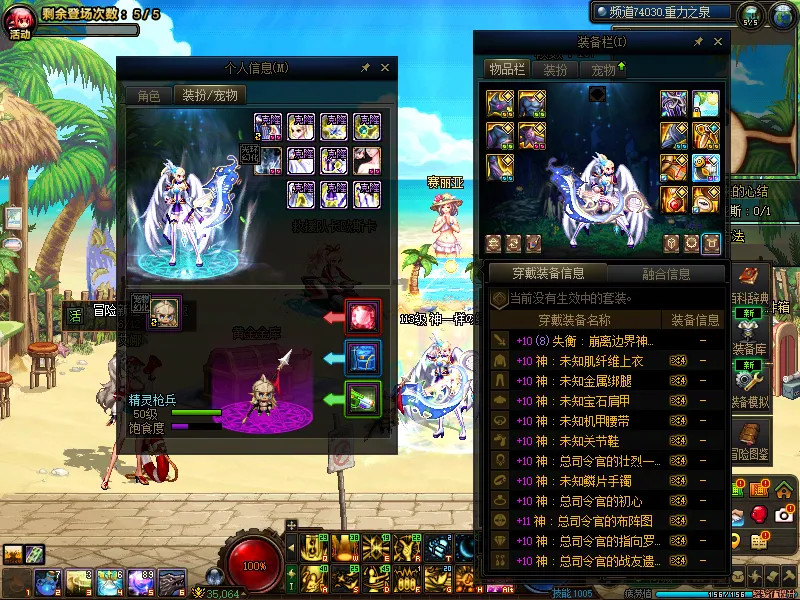Click the 精灵枪兵 pet portrait icon
The width and height of the screenshot is (800, 600).
tap(164, 311)
